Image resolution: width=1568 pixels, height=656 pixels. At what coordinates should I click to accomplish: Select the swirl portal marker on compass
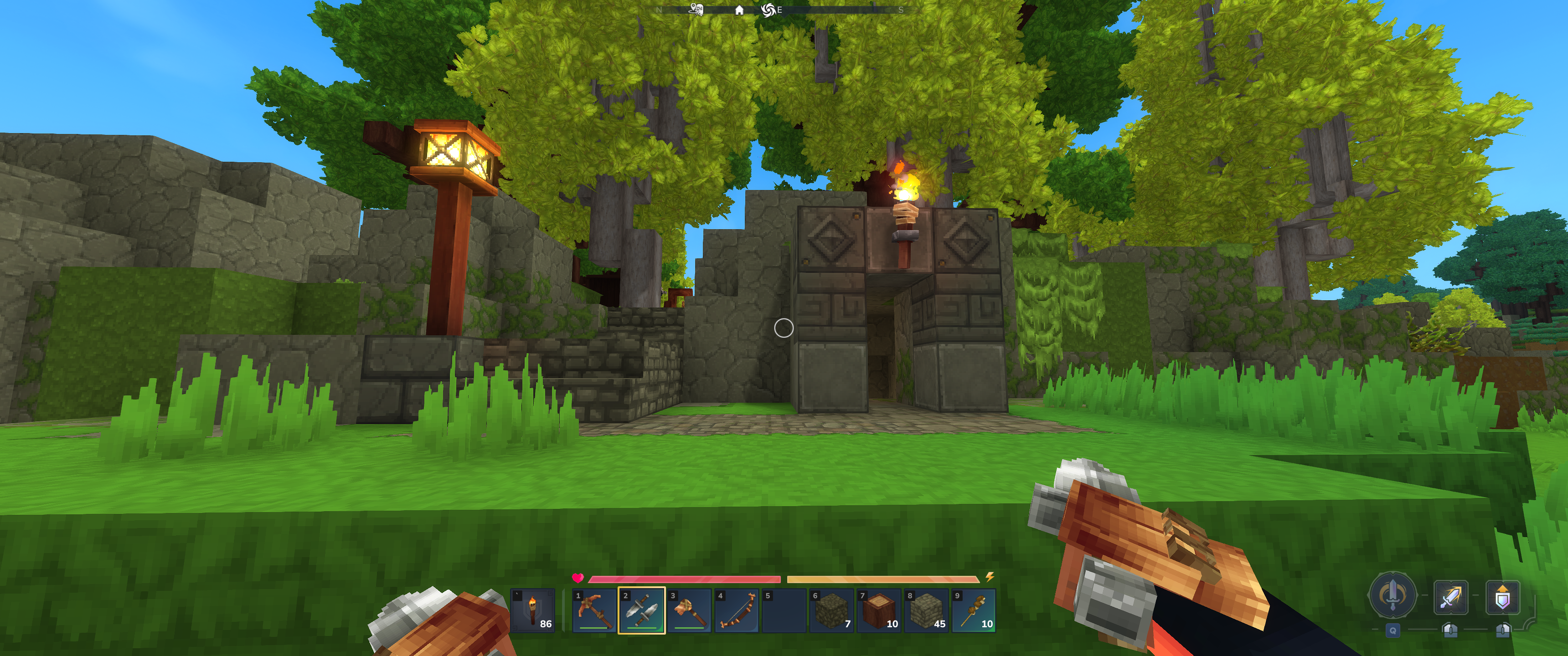(x=768, y=10)
